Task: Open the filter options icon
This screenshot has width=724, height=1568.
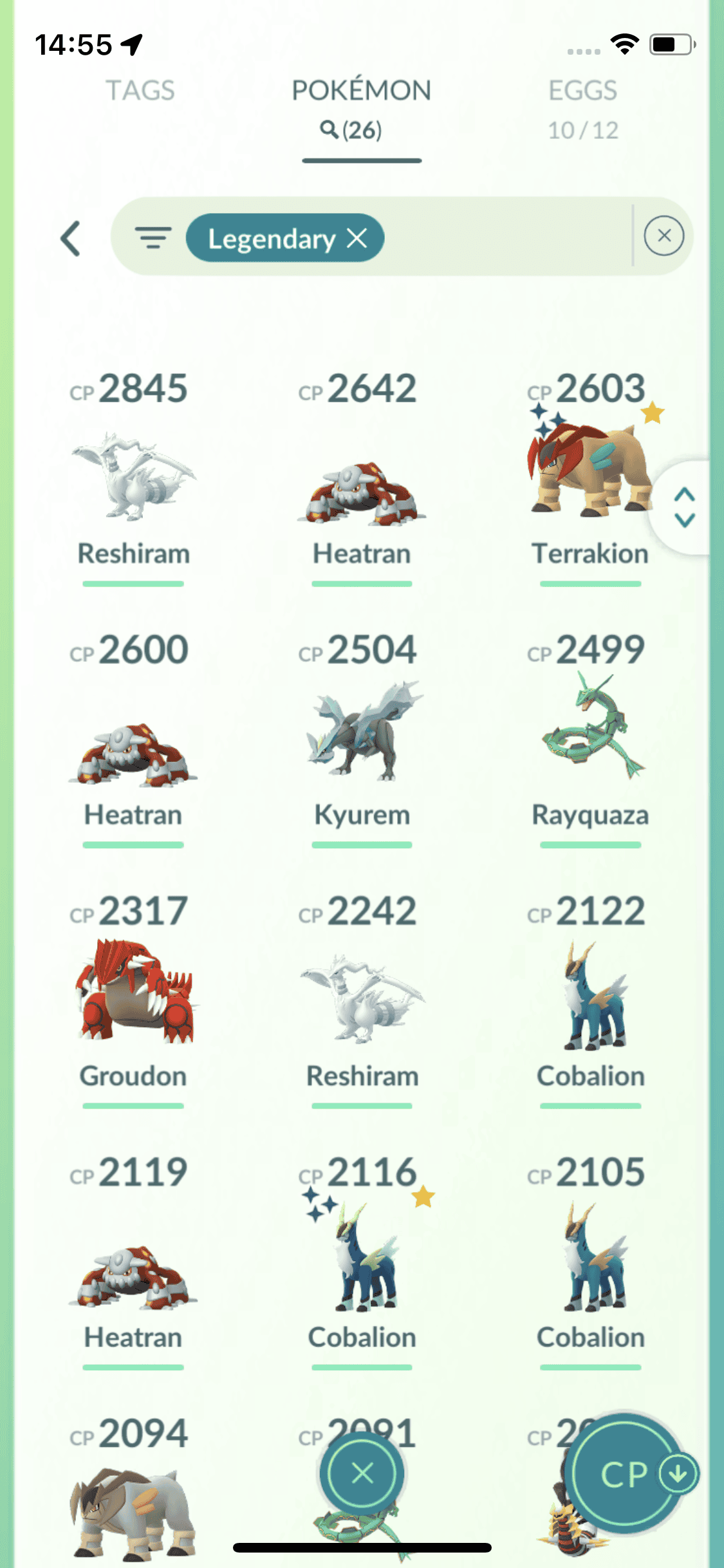Action: 153,238
